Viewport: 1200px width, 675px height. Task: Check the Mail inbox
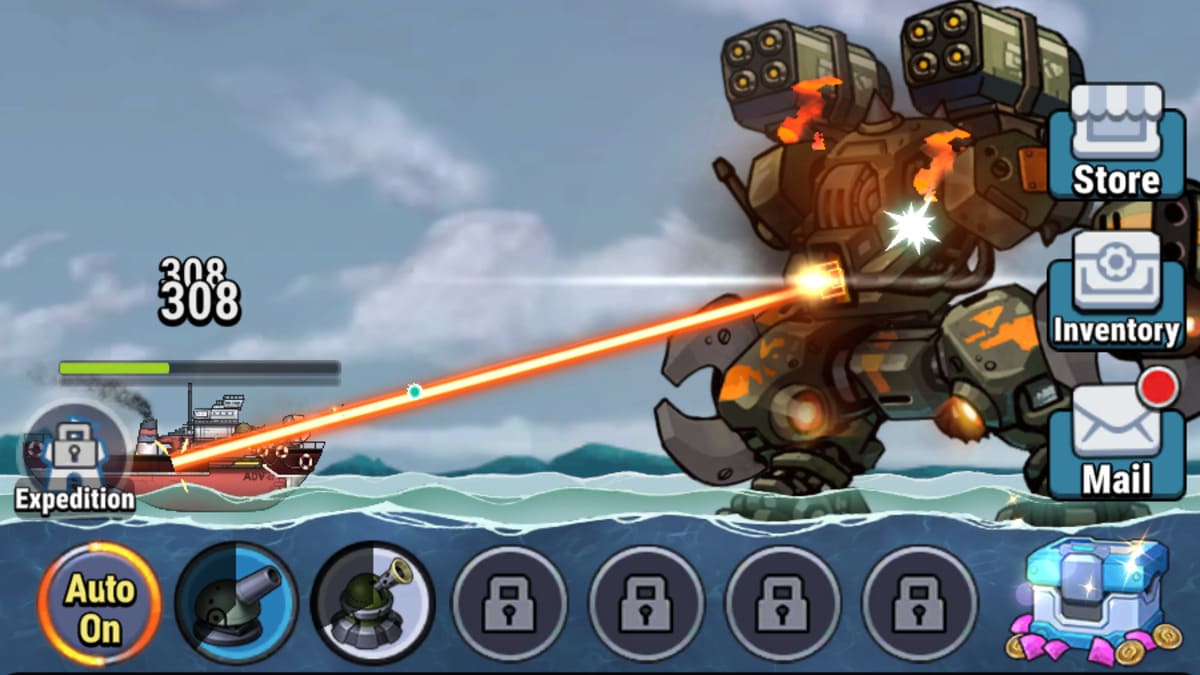(x=1116, y=440)
